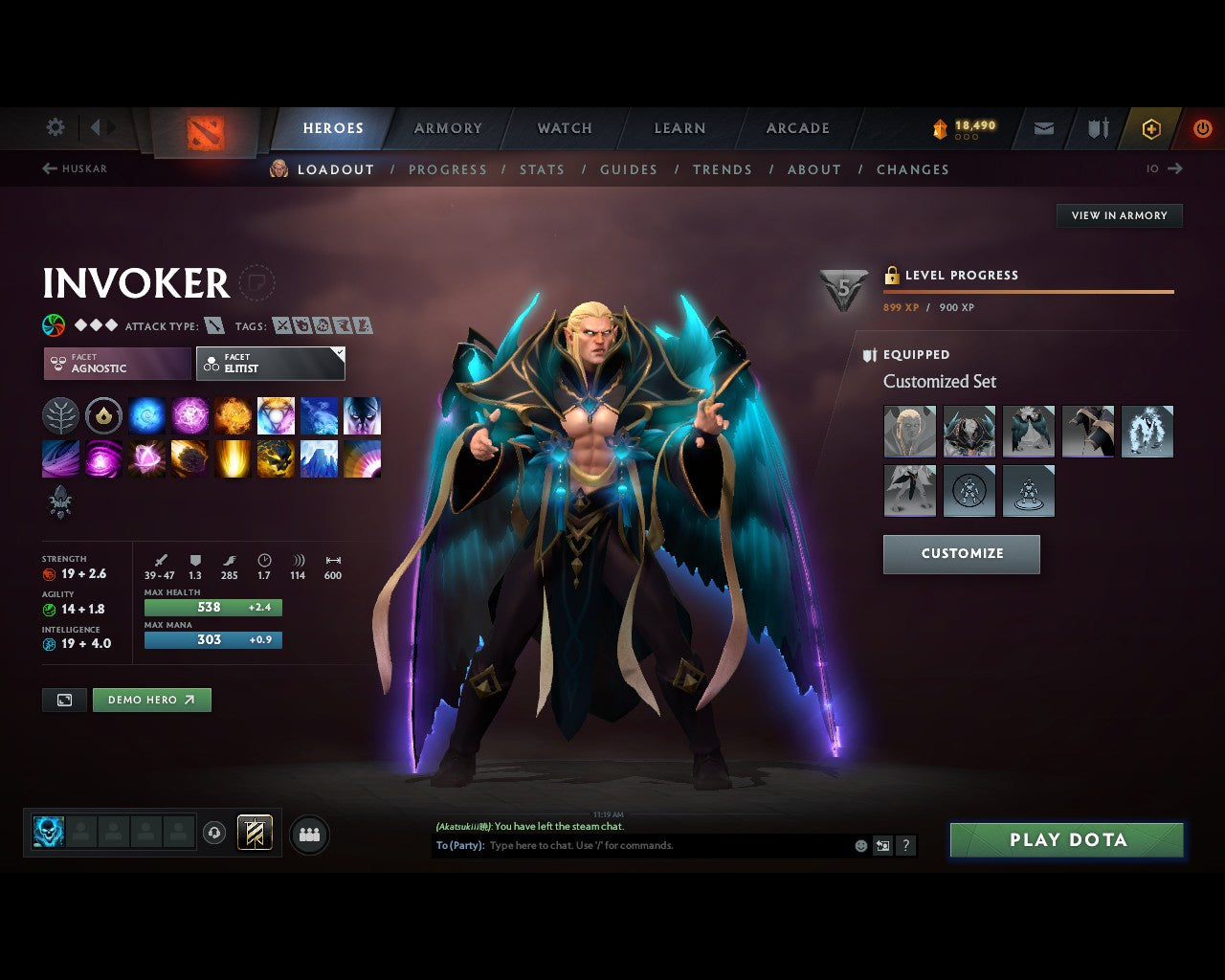Open the settings gear at top left
This screenshot has width=1225, height=980.
point(55,127)
